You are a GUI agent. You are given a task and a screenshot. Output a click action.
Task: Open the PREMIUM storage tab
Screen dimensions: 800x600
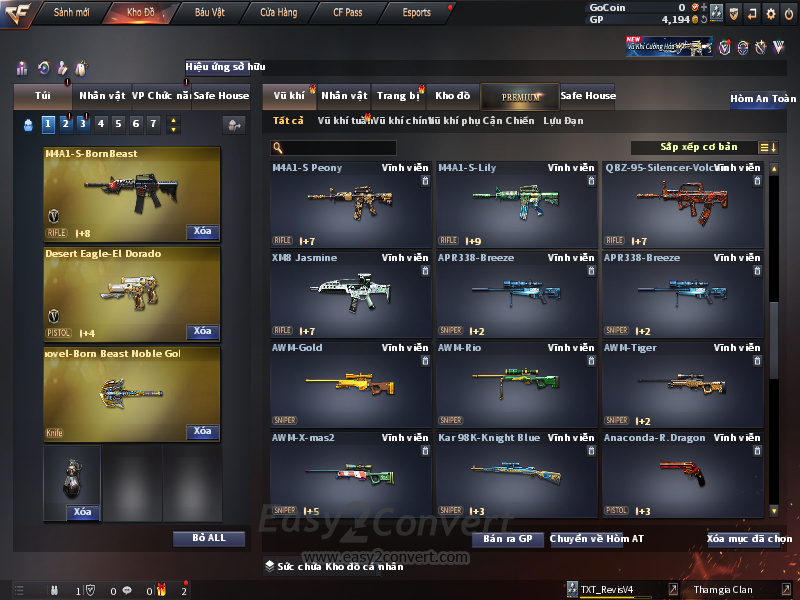point(521,96)
